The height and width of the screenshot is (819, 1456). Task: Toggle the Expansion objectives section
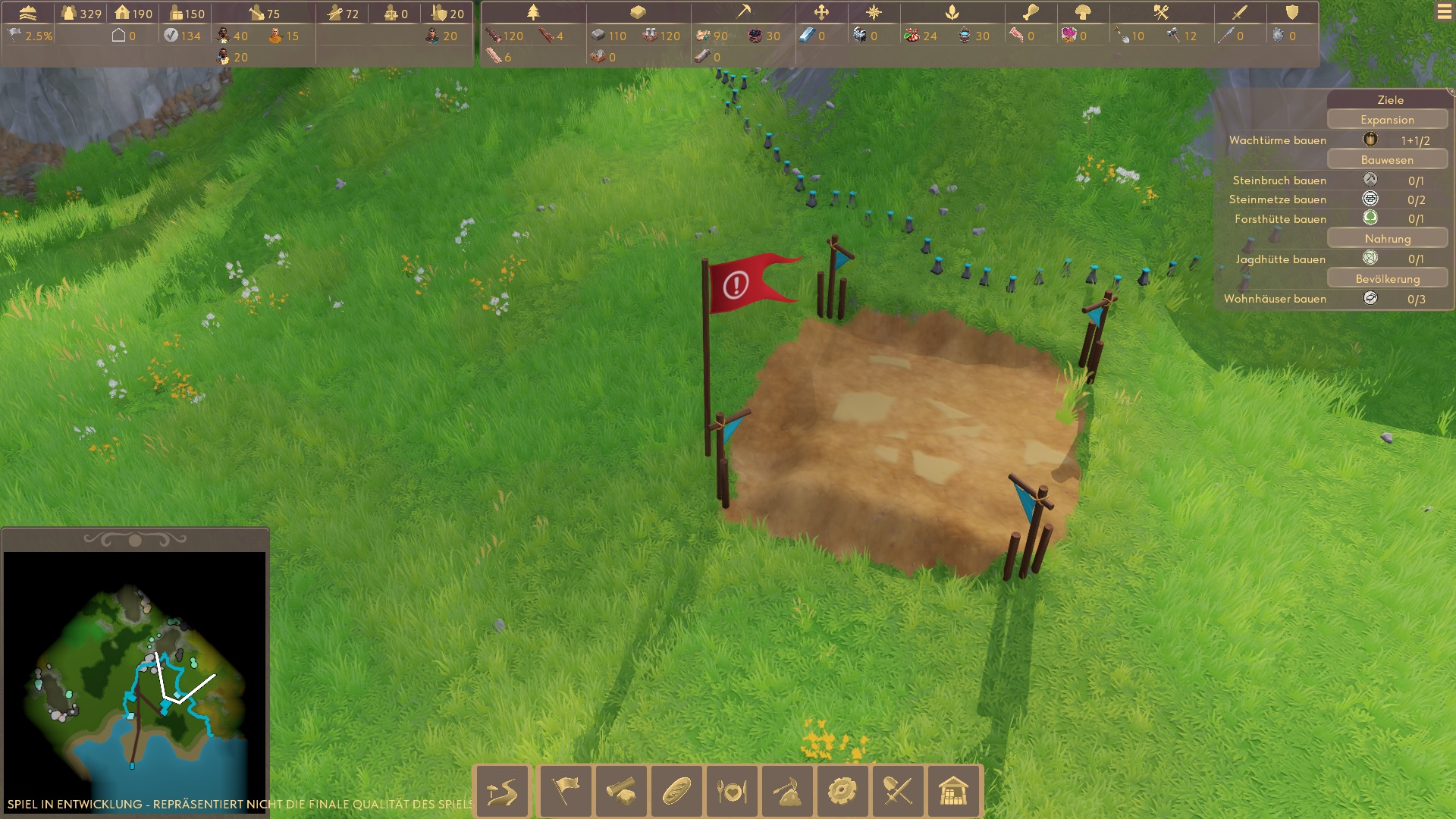coord(1387,120)
